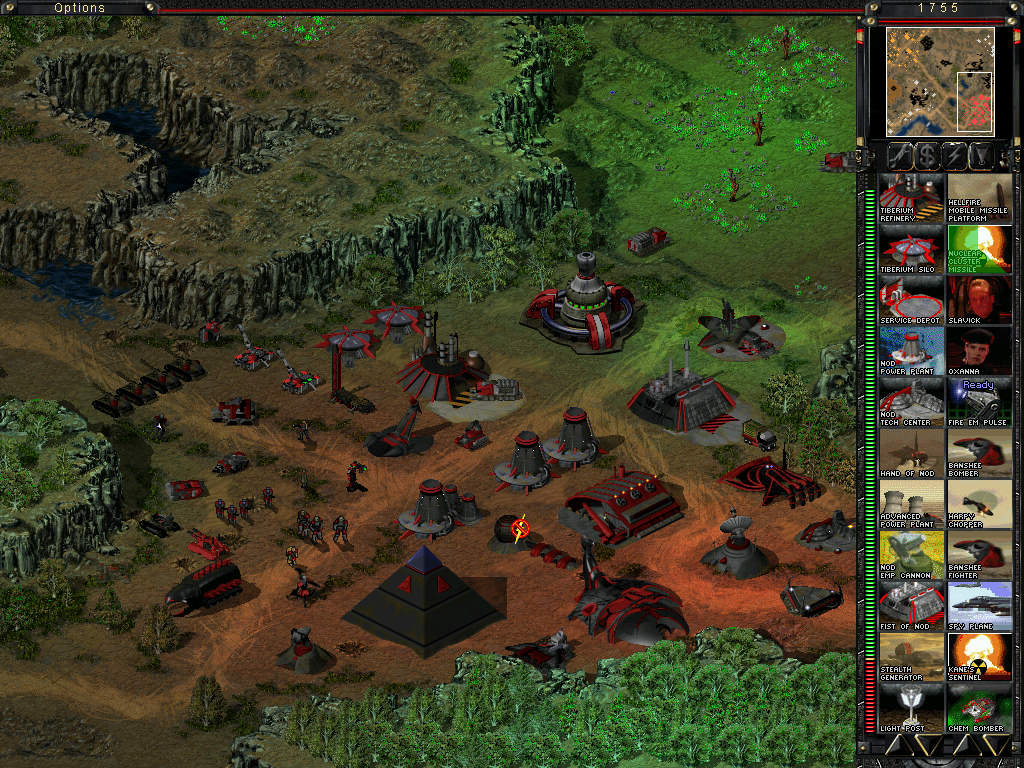
Task: Construct an Advanced Power Plant
Action: tap(911, 504)
